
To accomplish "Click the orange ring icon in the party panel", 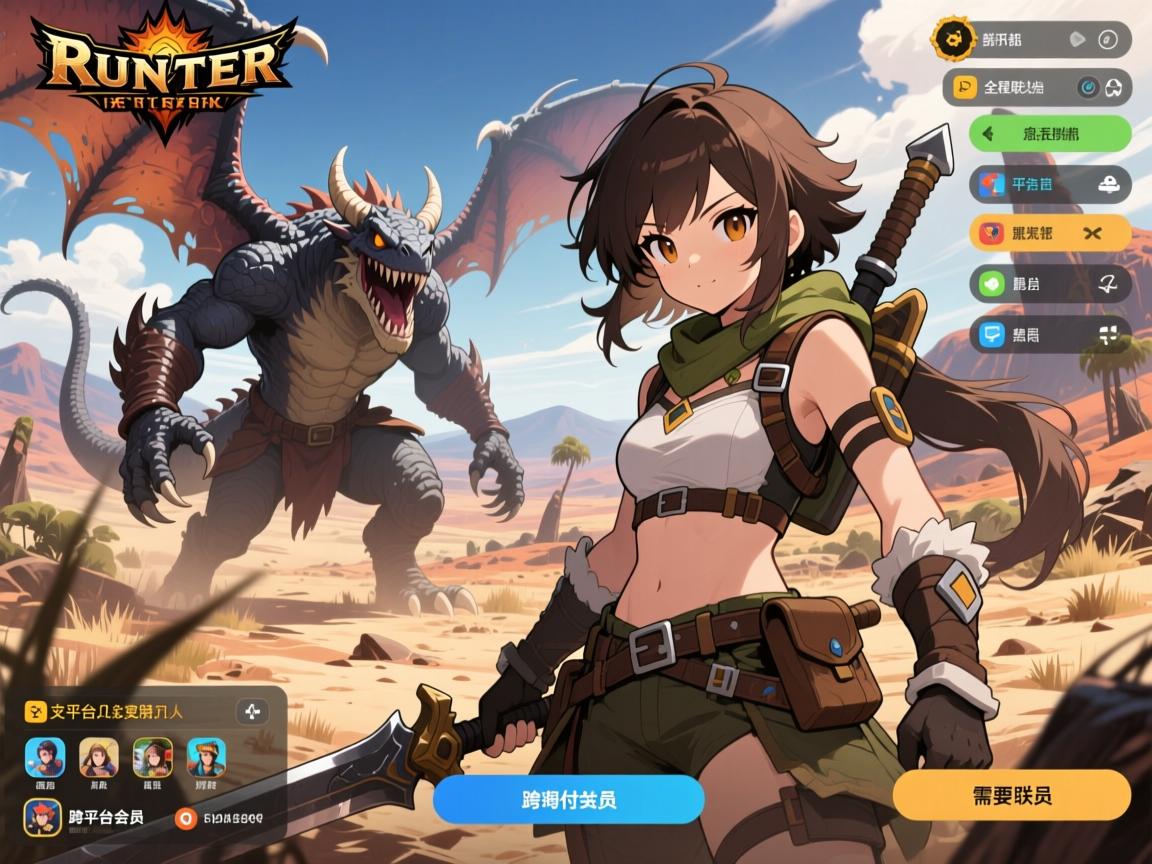I will 184,818.
